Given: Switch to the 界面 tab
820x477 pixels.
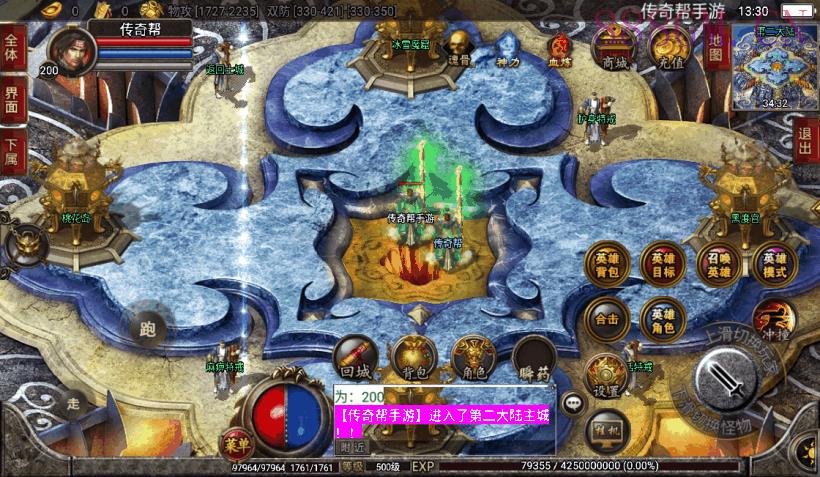Looking at the screenshot, I should [13, 100].
